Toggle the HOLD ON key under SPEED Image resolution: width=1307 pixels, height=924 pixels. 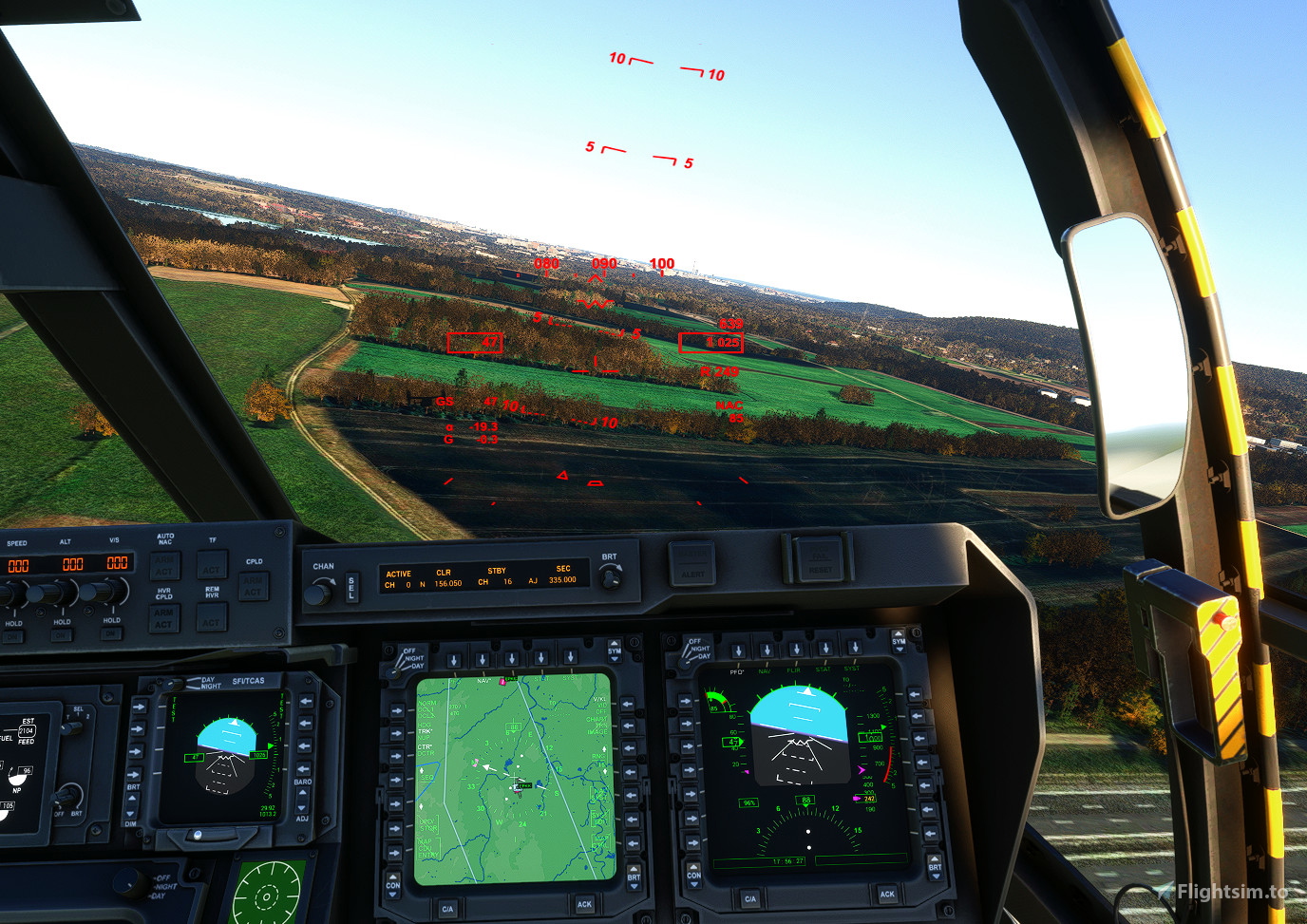point(13,634)
